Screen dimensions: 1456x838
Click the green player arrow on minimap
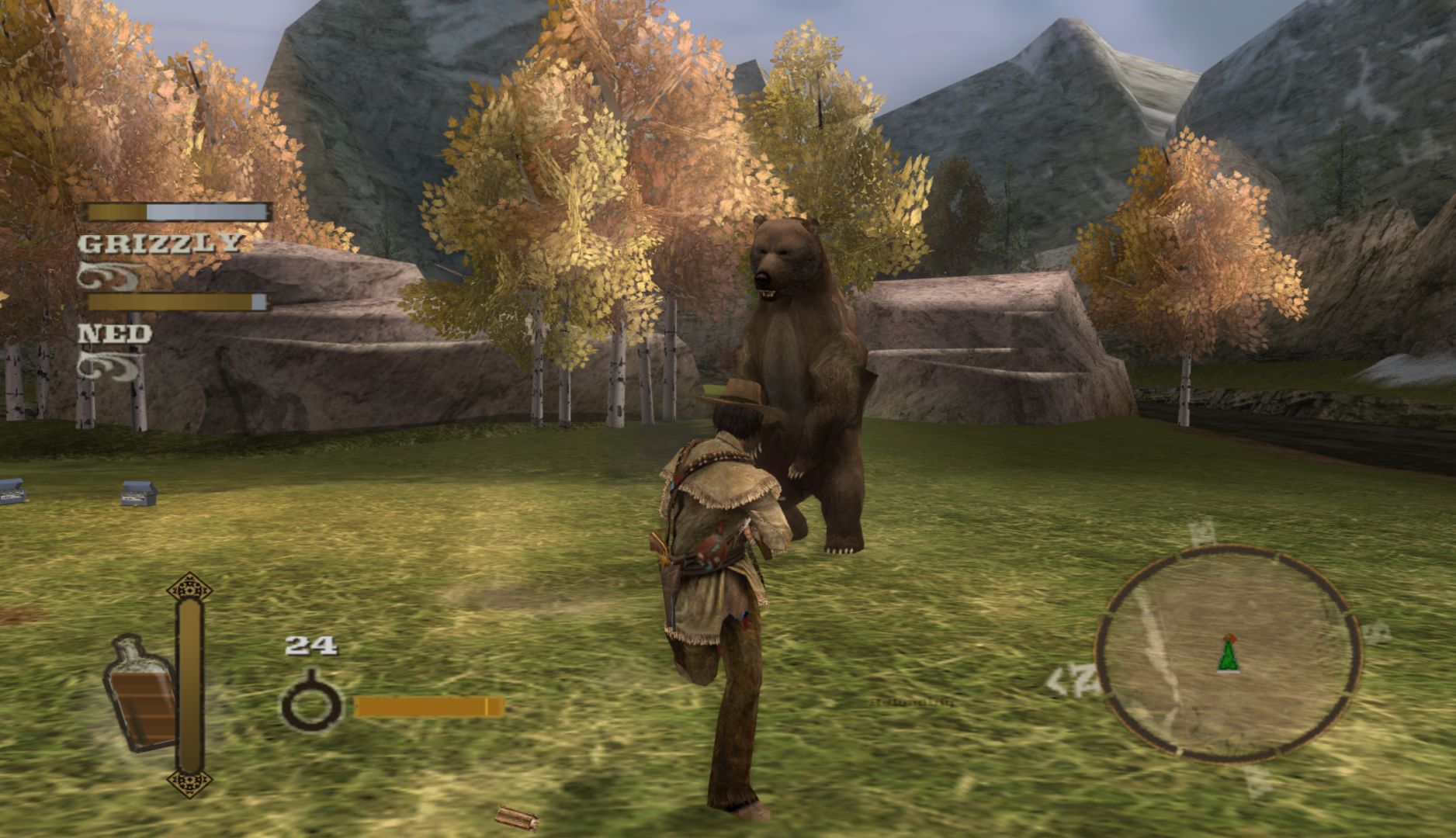(1228, 653)
